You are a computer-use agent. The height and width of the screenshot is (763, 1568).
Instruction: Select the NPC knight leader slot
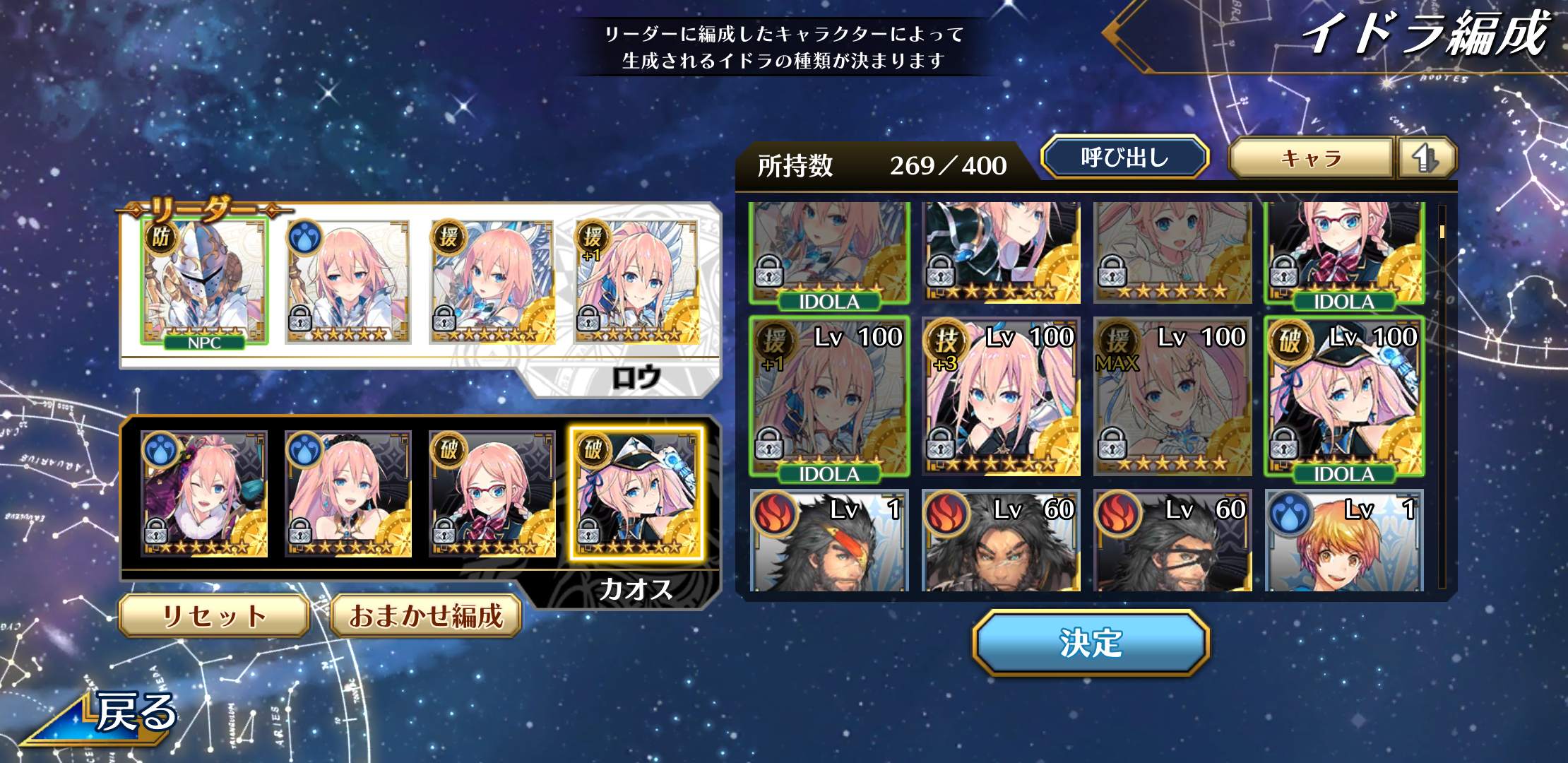(204, 283)
